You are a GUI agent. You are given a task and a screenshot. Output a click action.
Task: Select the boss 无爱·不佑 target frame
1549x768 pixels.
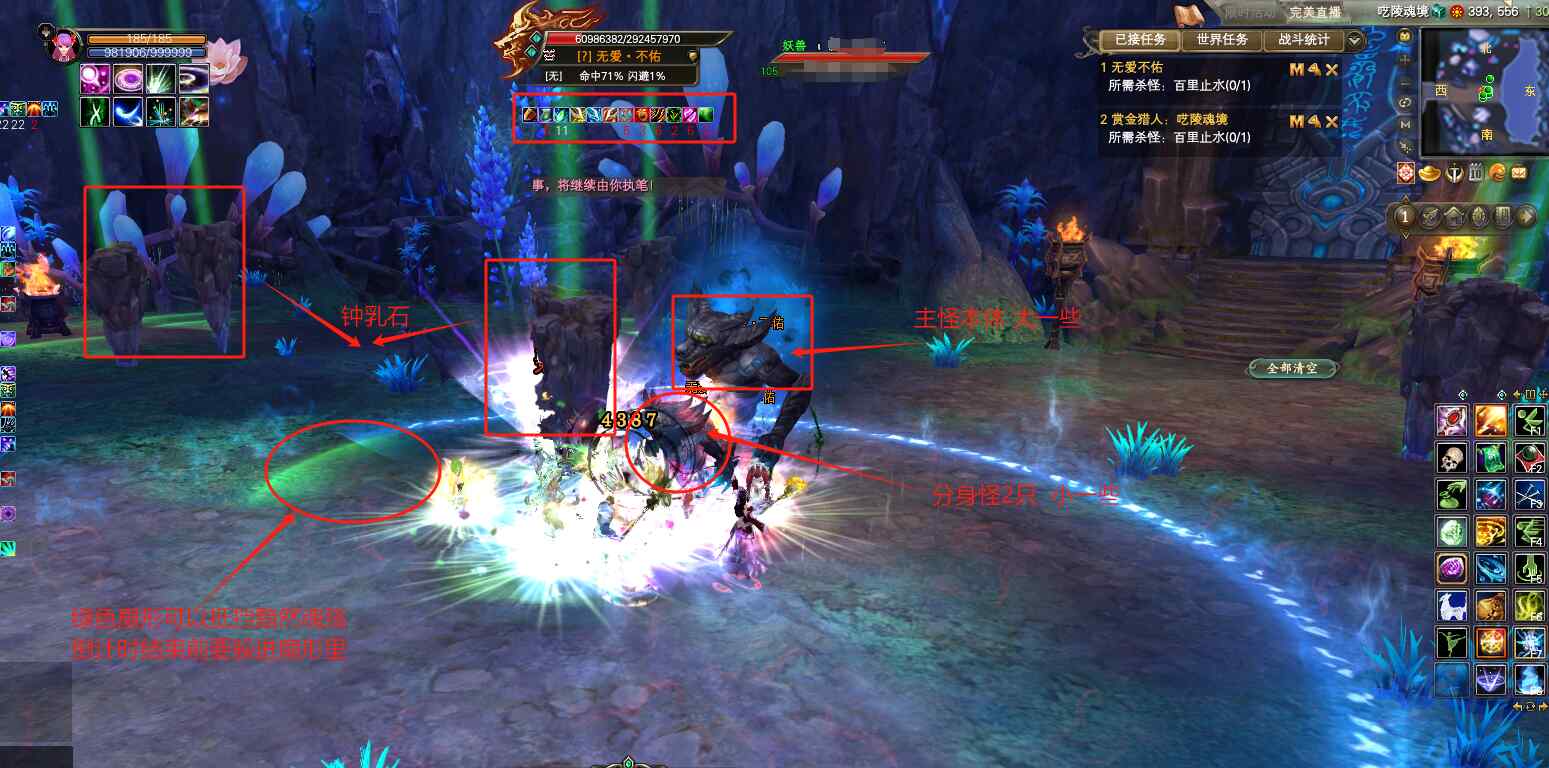[x=622, y=56]
